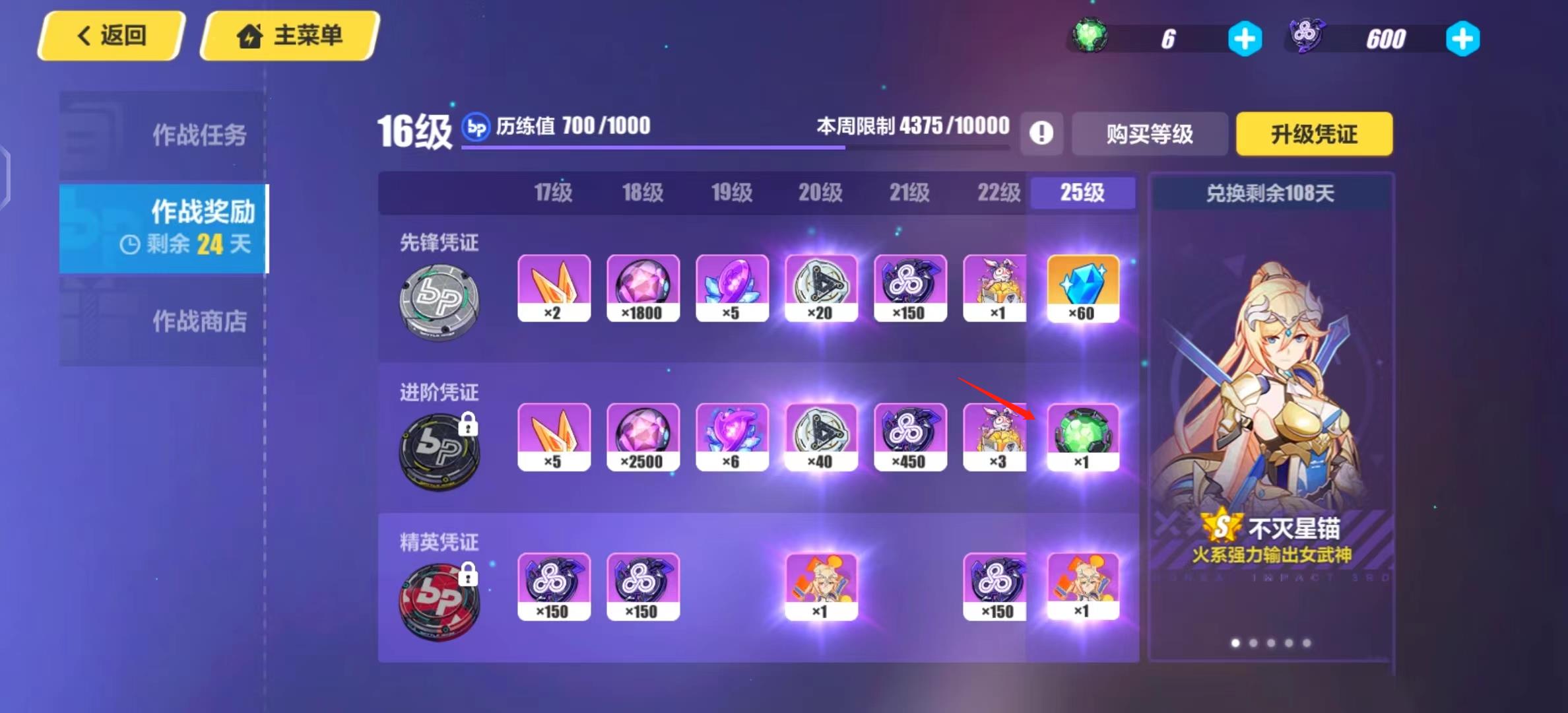This screenshot has width=1568, height=713.
Task: Select the x2500 orb reward in 进阶凭证 row
Action: (x=643, y=437)
